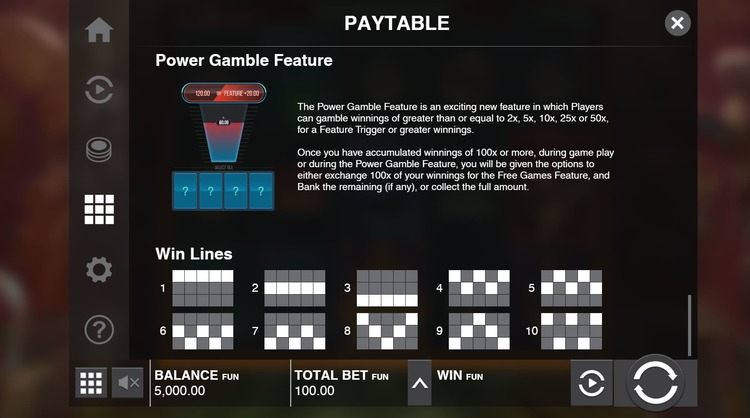Select the paytable grid icon in sidebar
The width and height of the screenshot is (750, 418).
[x=99, y=209]
